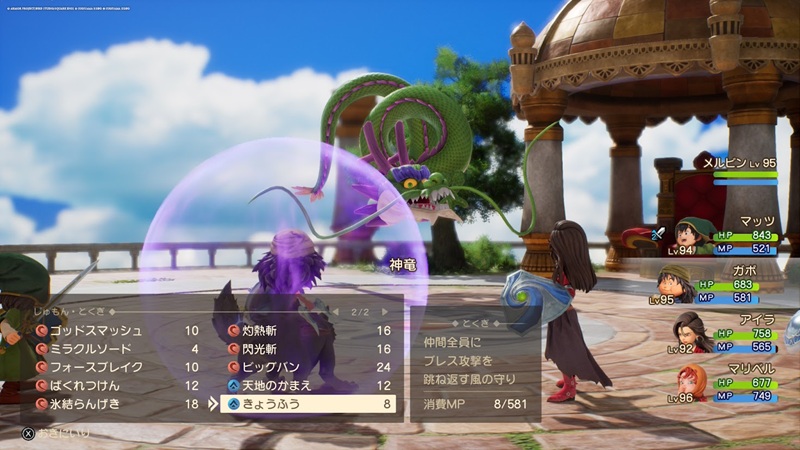Select ビッグバン from the list
The image size is (800, 450).
point(266,367)
